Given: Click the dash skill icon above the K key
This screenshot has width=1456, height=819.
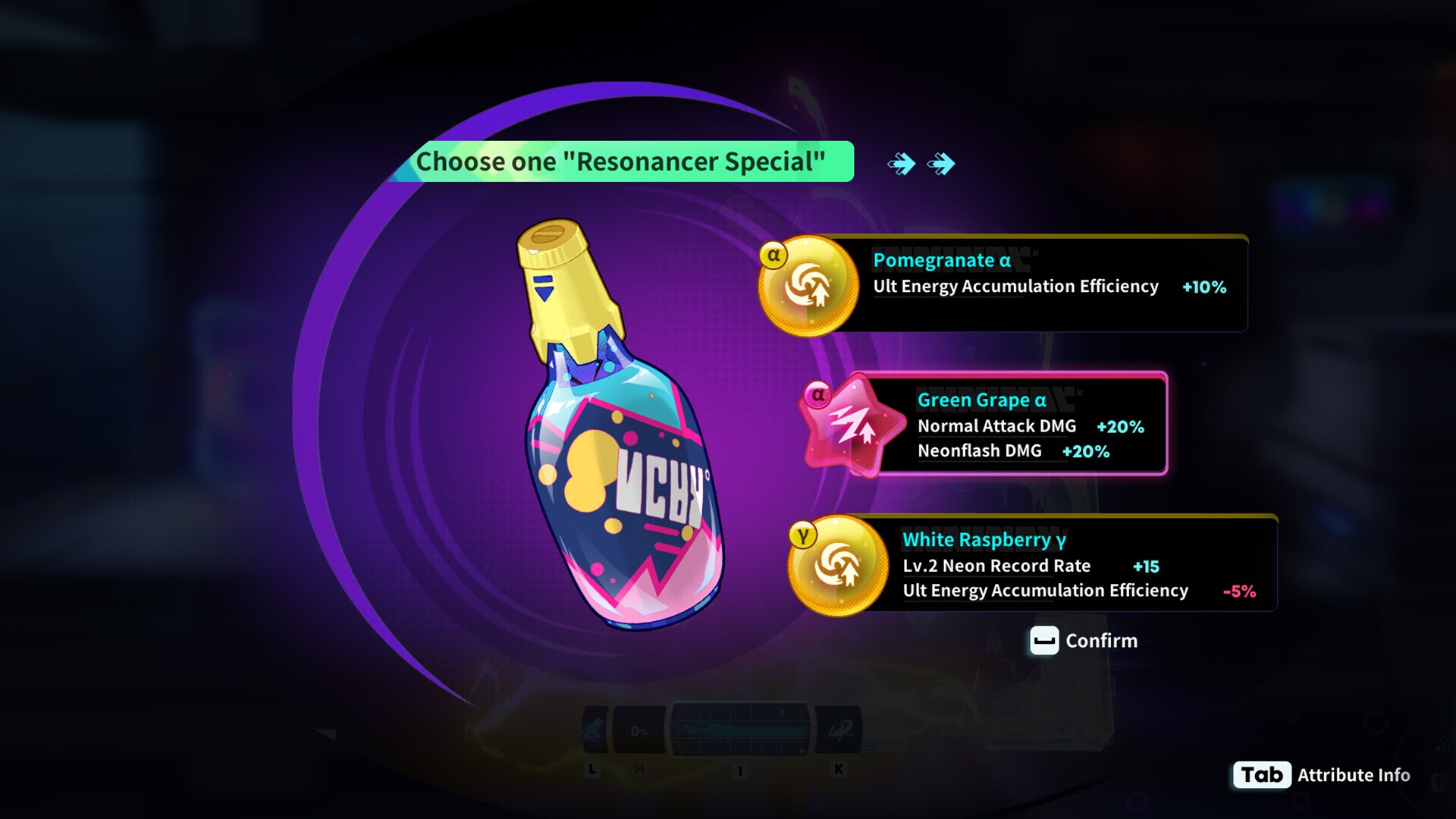Looking at the screenshot, I should [x=839, y=729].
